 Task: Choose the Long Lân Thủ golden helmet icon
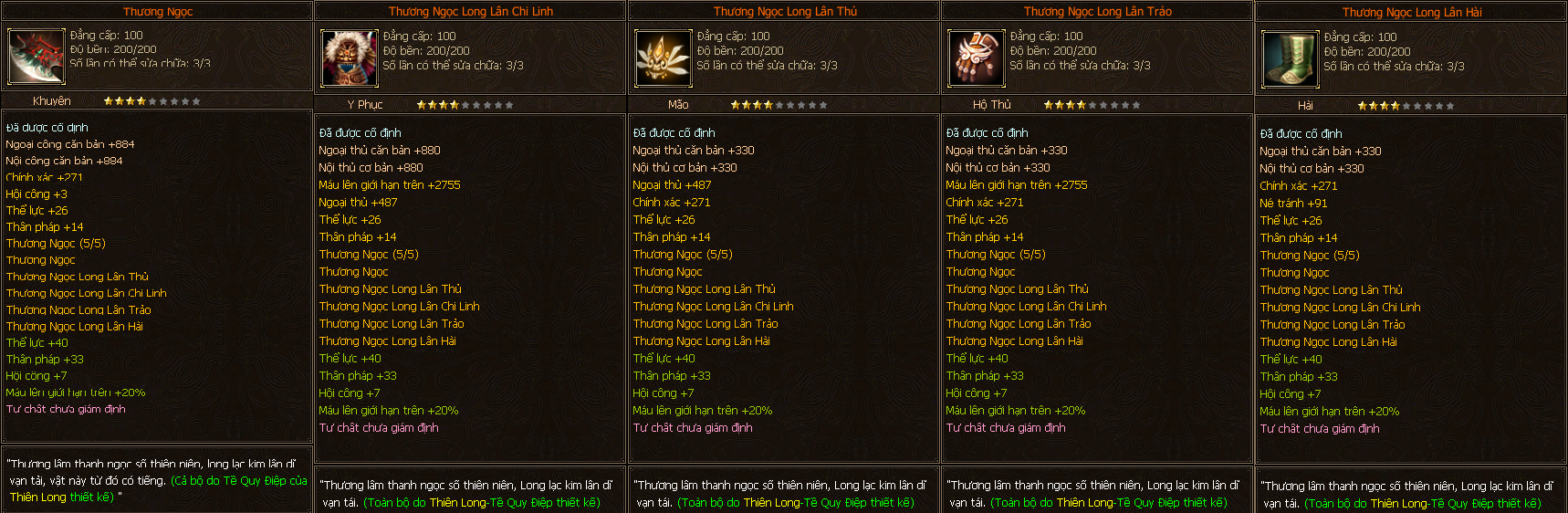click(664, 58)
